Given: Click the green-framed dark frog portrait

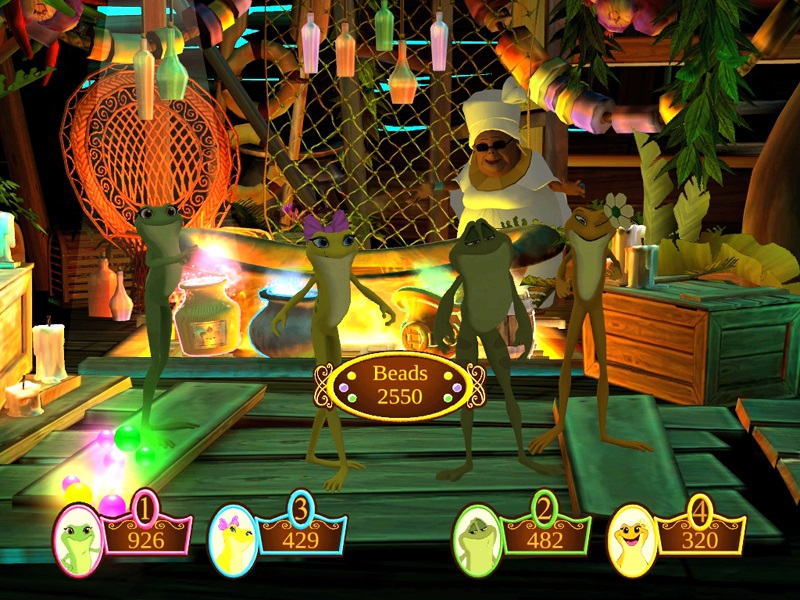Looking at the screenshot, I should 476,541.
